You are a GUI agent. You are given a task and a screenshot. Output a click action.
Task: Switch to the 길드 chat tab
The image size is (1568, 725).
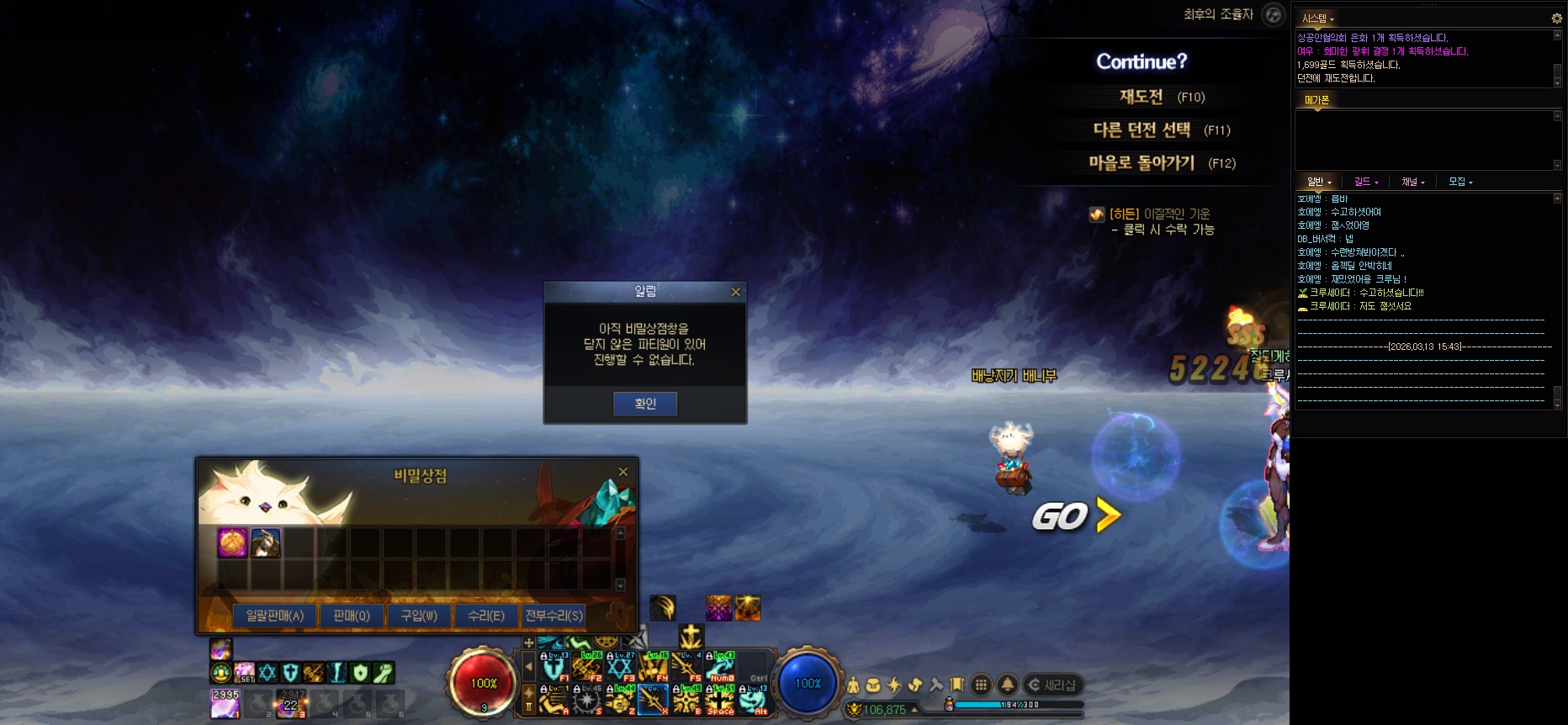tap(1365, 182)
